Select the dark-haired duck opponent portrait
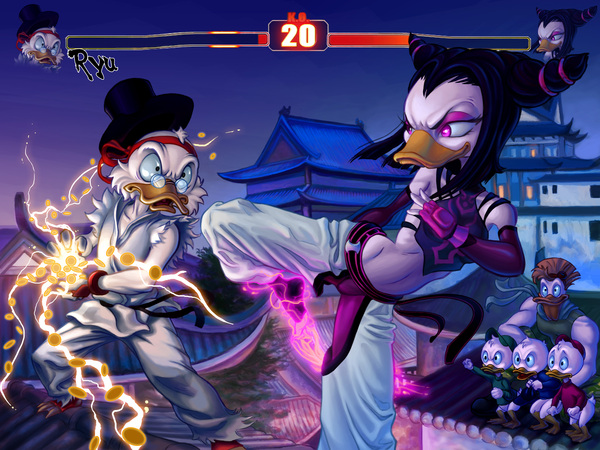Viewport: 600px width, 450px height. [x=555, y=34]
